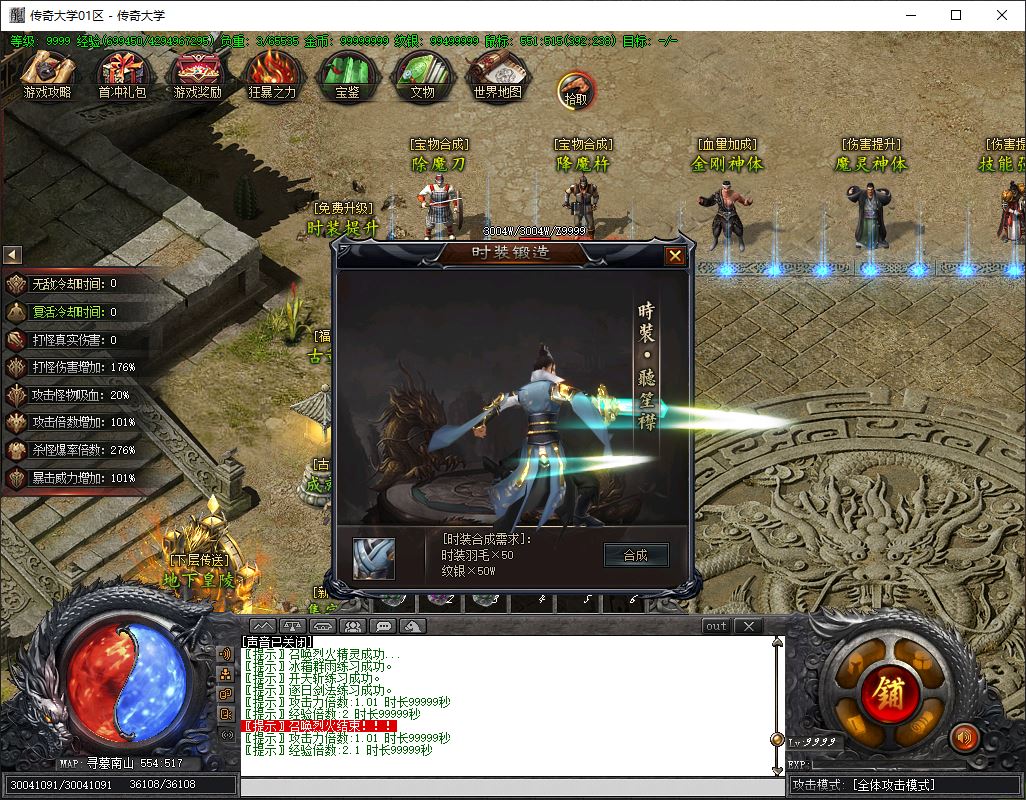Screen dimensions: 1026x800
Task: Open the 世界地图 world map
Action: coord(497,75)
